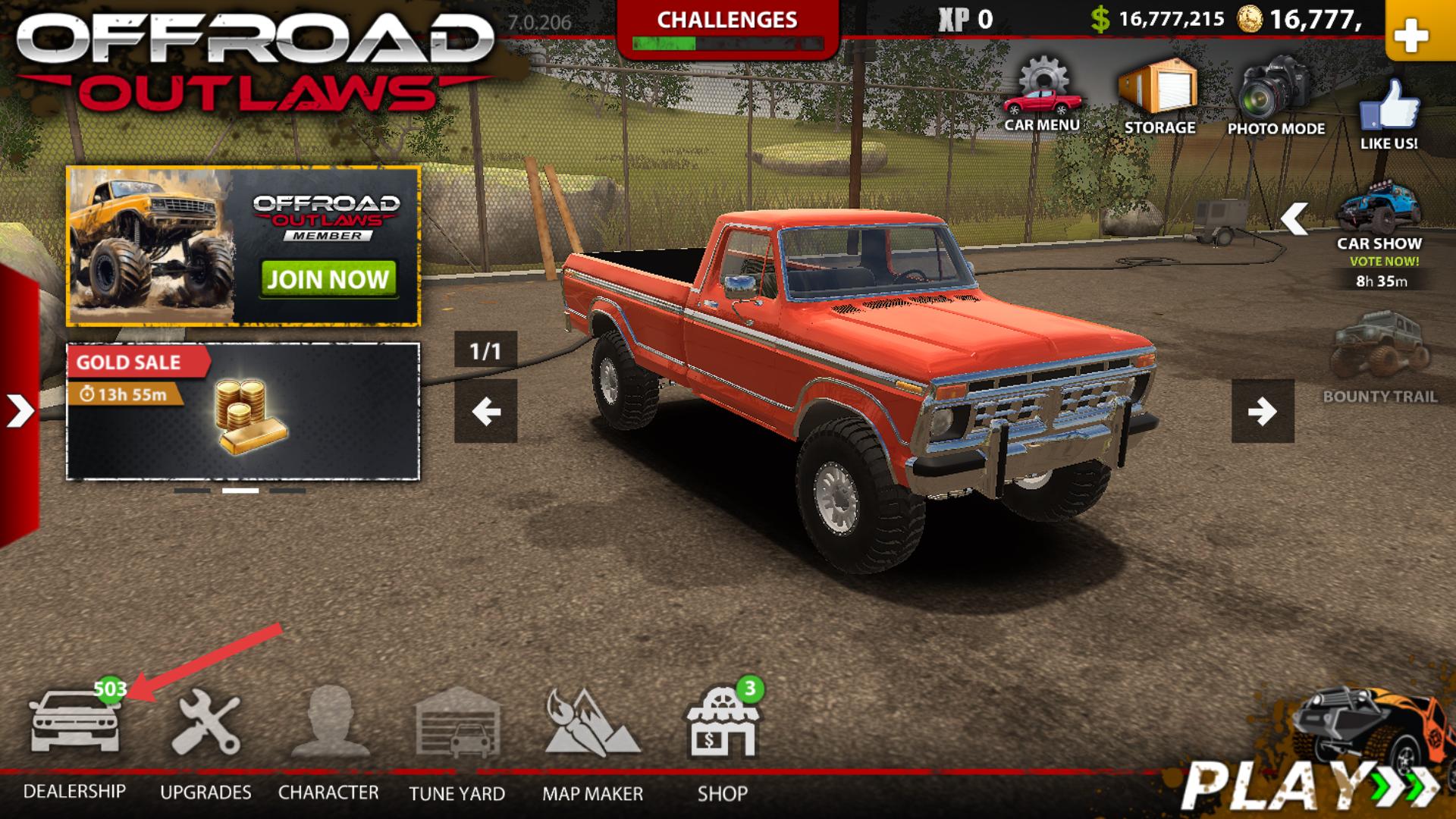Join the Offroad Outlaws membership
This screenshot has width=1456, height=819.
(x=328, y=279)
